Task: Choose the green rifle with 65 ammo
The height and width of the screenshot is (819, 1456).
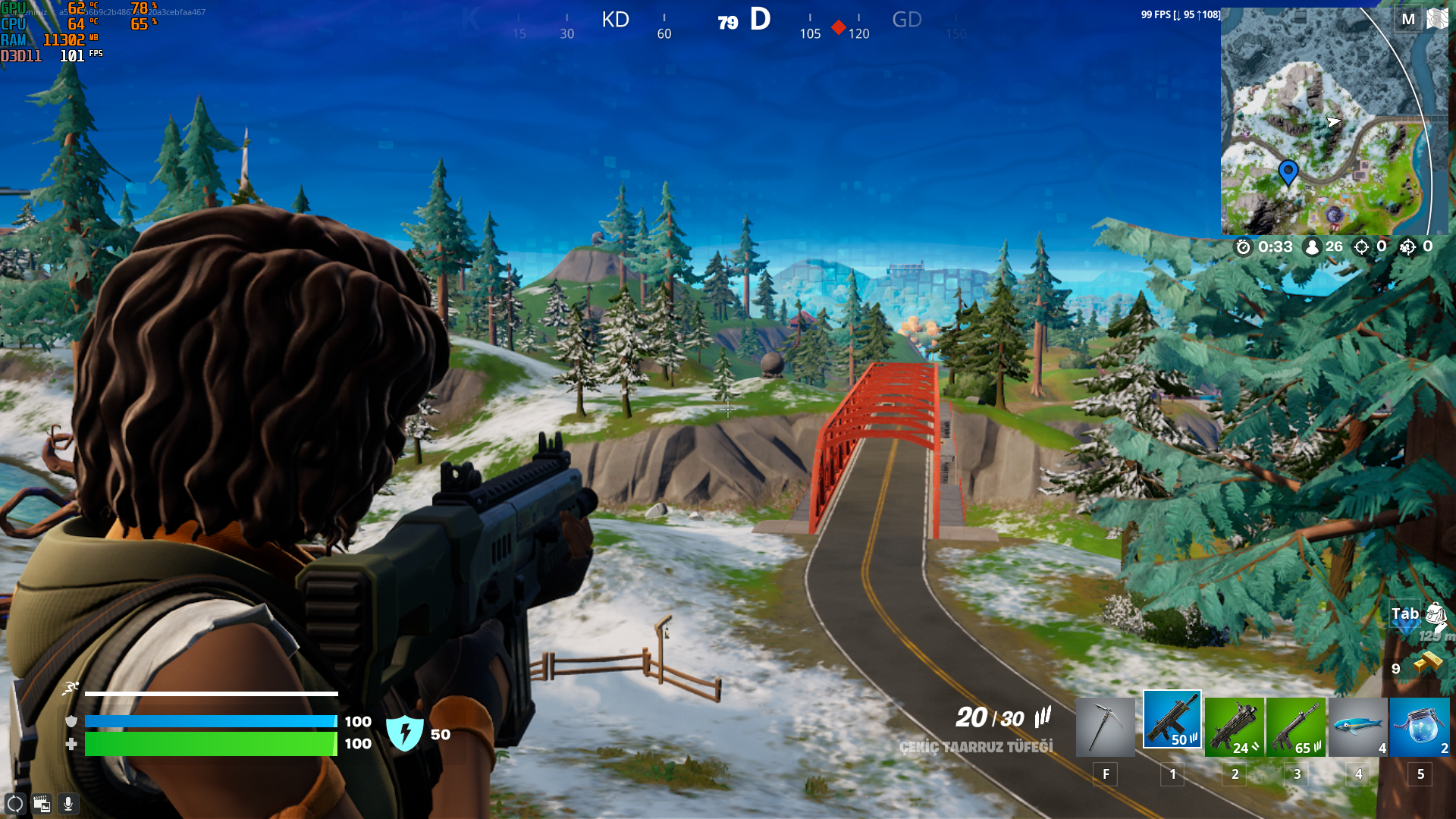Action: pos(1296,726)
